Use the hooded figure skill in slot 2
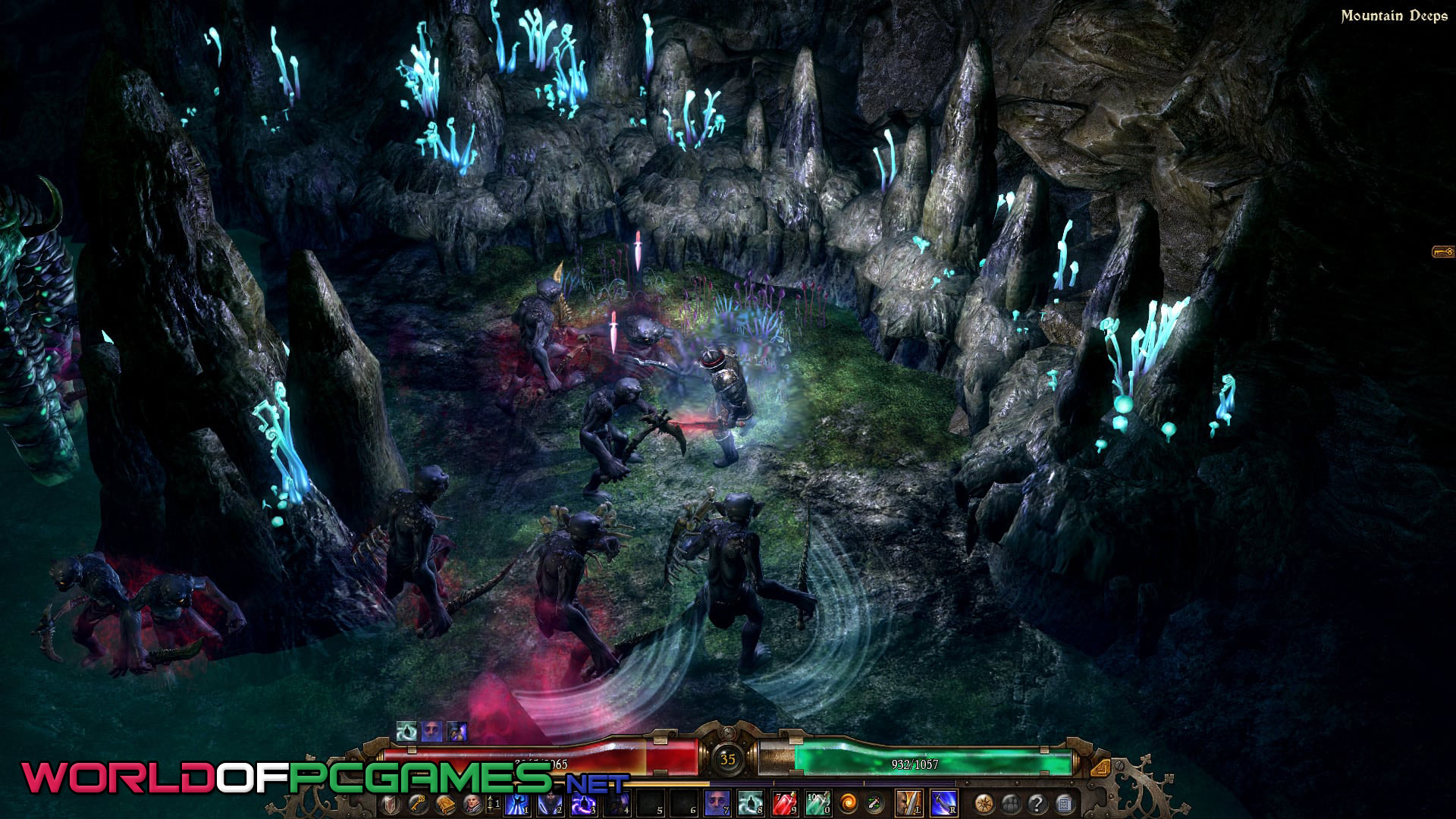 pos(550,803)
